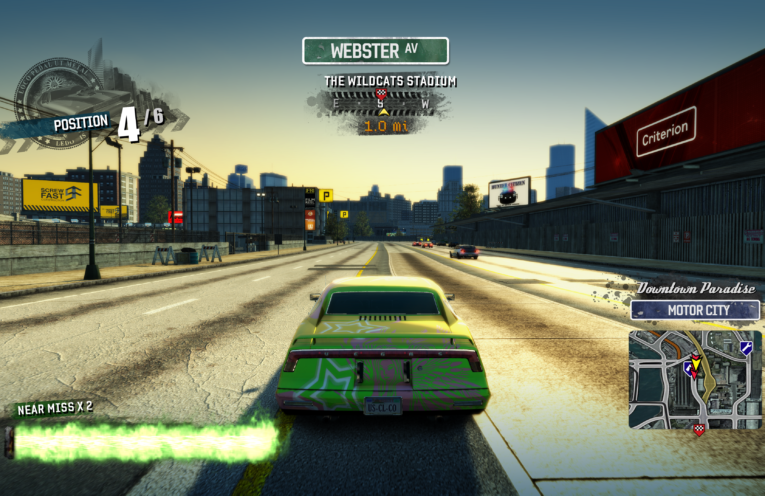Screen dimensions: 765x496
Task: Click the driver's license emblem badge
Action: pyautogui.click(x=58, y=93)
